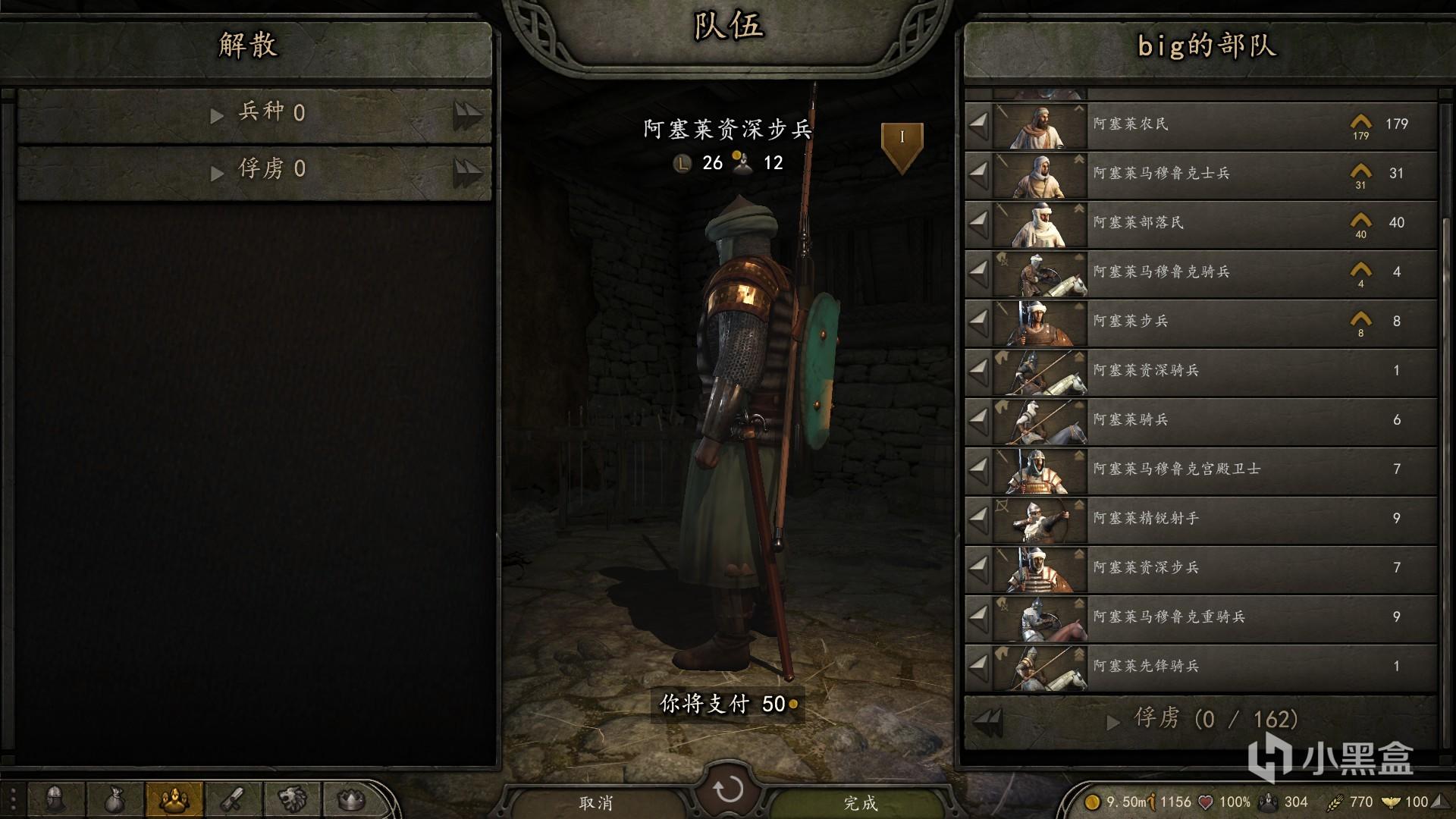This screenshot has height=819, width=1456.
Task: Cancel with the 取消 button
Action: [x=596, y=802]
